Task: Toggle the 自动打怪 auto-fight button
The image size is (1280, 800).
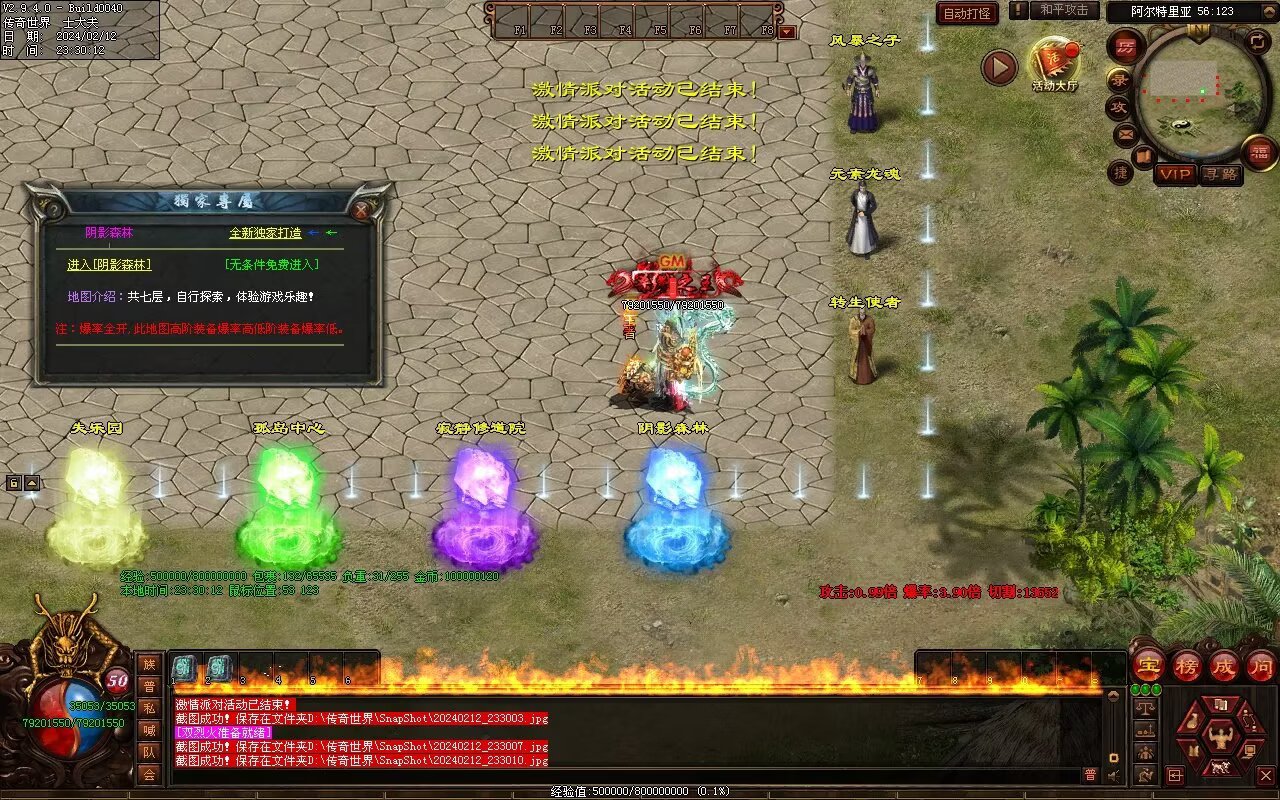Action: point(967,13)
